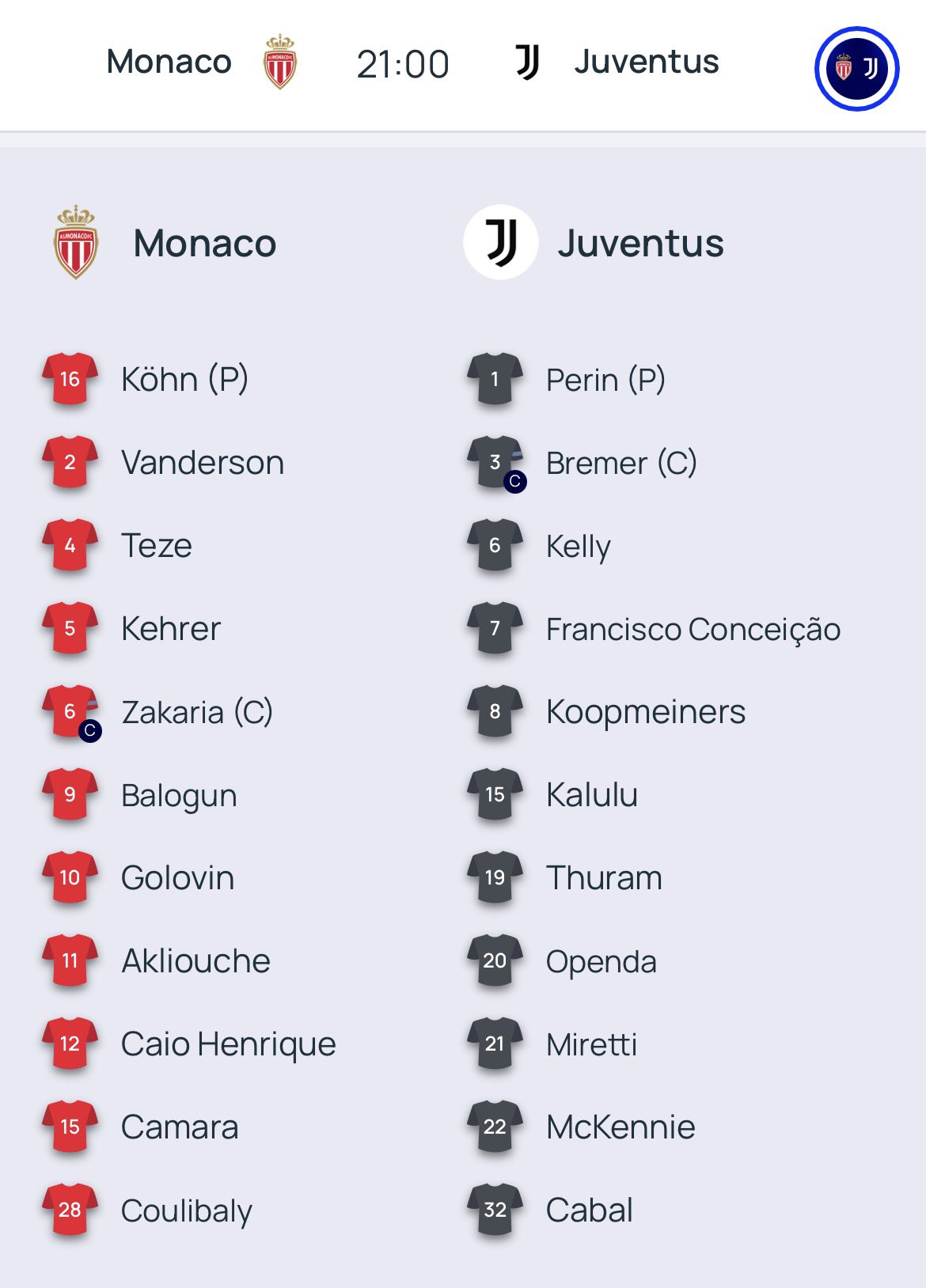Select Balogun in the Monaco list
The height and width of the screenshot is (1288, 926).
pos(179,795)
